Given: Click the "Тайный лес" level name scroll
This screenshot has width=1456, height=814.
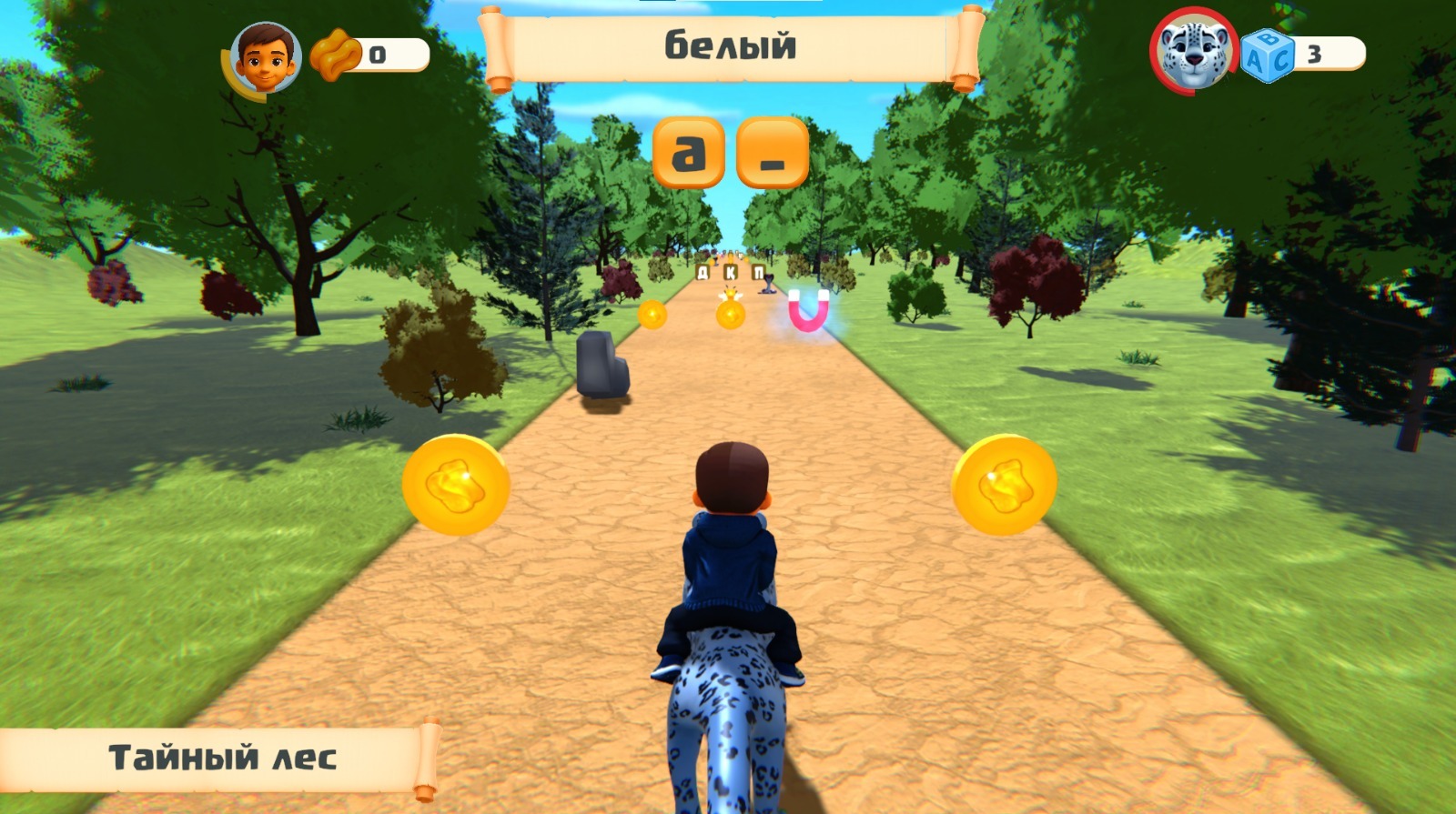Looking at the screenshot, I should pyautogui.click(x=221, y=759).
